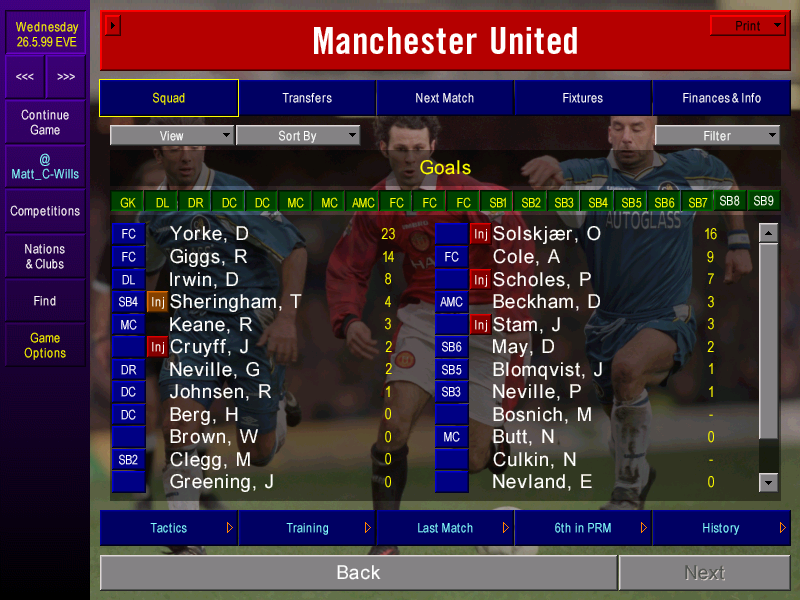Select player Yorke, D from the squad
This screenshot has width=800, height=600.
[209, 234]
